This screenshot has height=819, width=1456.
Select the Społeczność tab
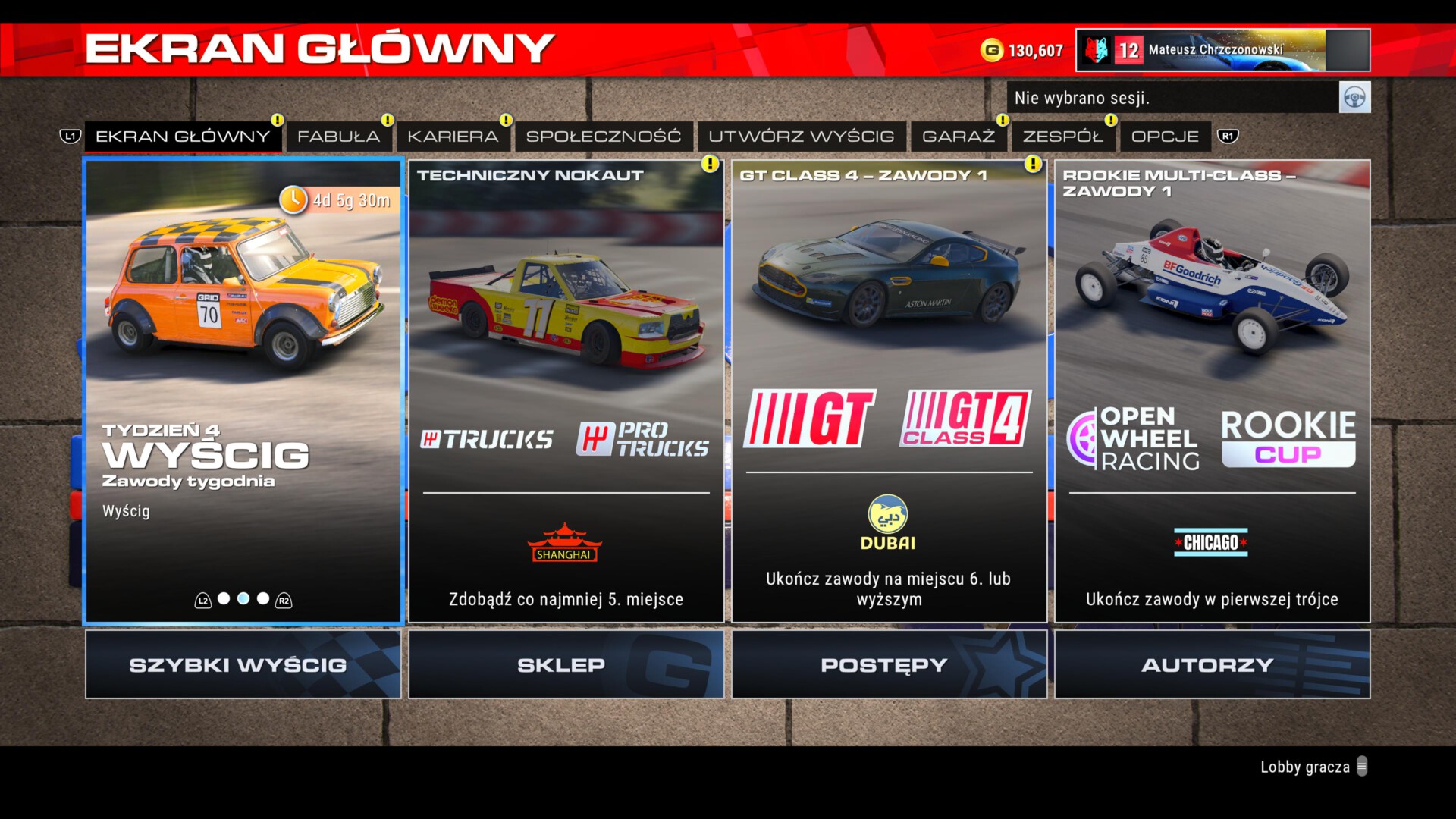point(604,136)
